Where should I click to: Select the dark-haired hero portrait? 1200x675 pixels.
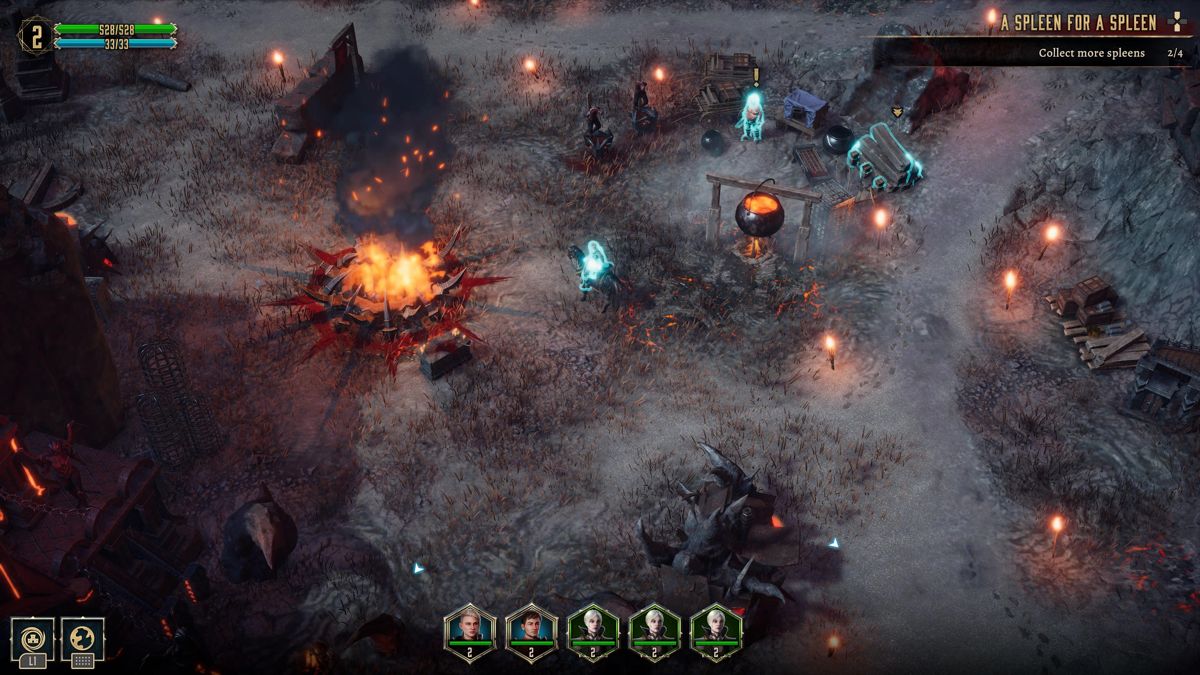[531, 630]
